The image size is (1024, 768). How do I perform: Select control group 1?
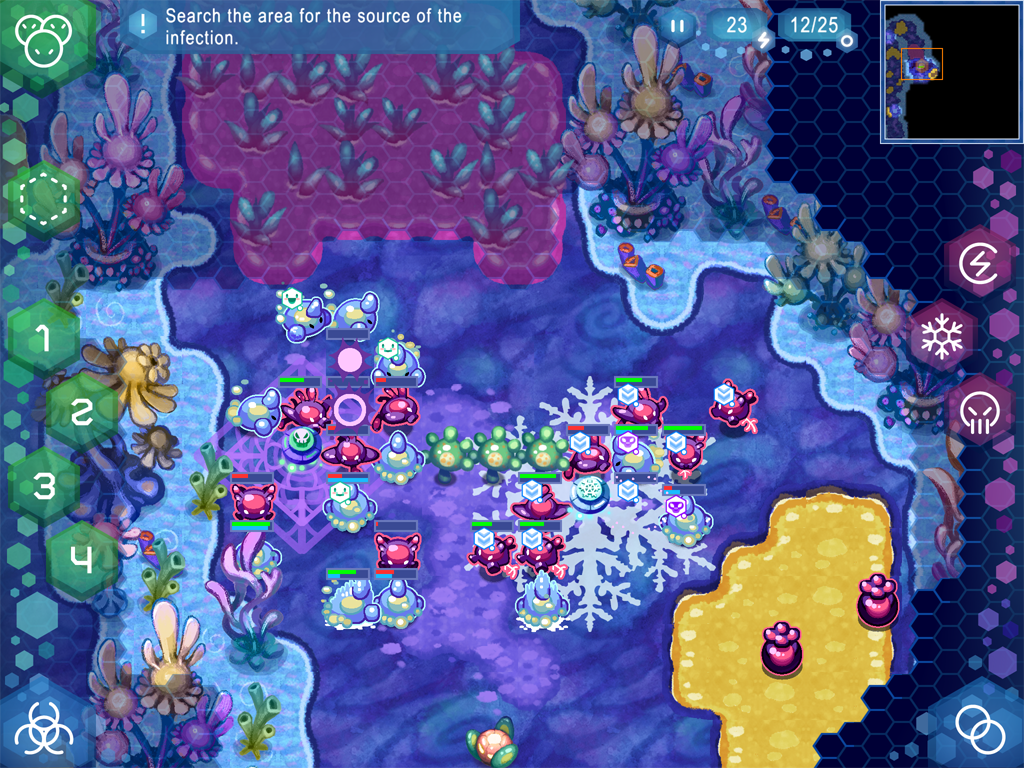pos(43,338)
